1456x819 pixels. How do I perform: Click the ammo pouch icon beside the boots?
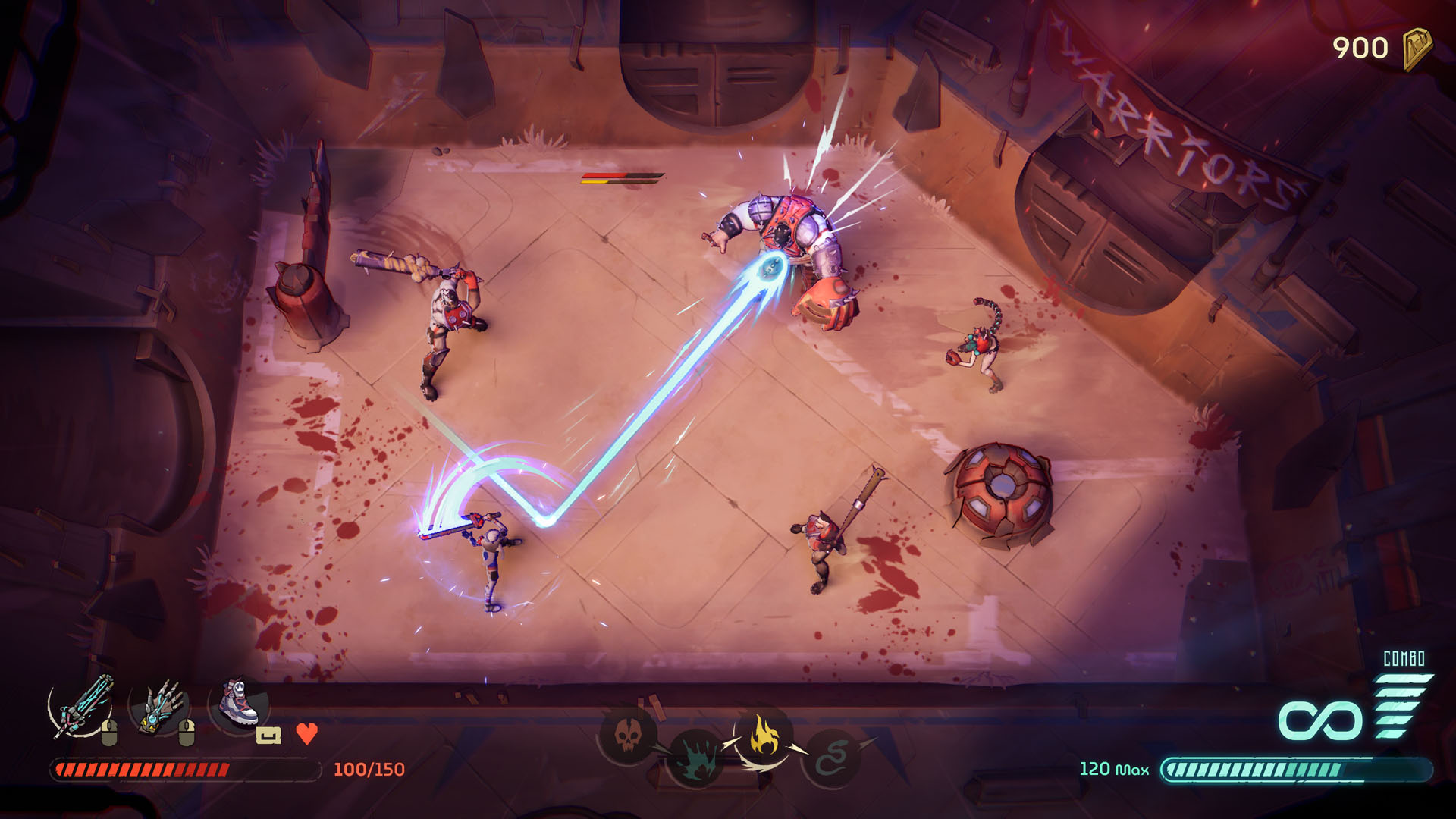(x=268, y=734)
